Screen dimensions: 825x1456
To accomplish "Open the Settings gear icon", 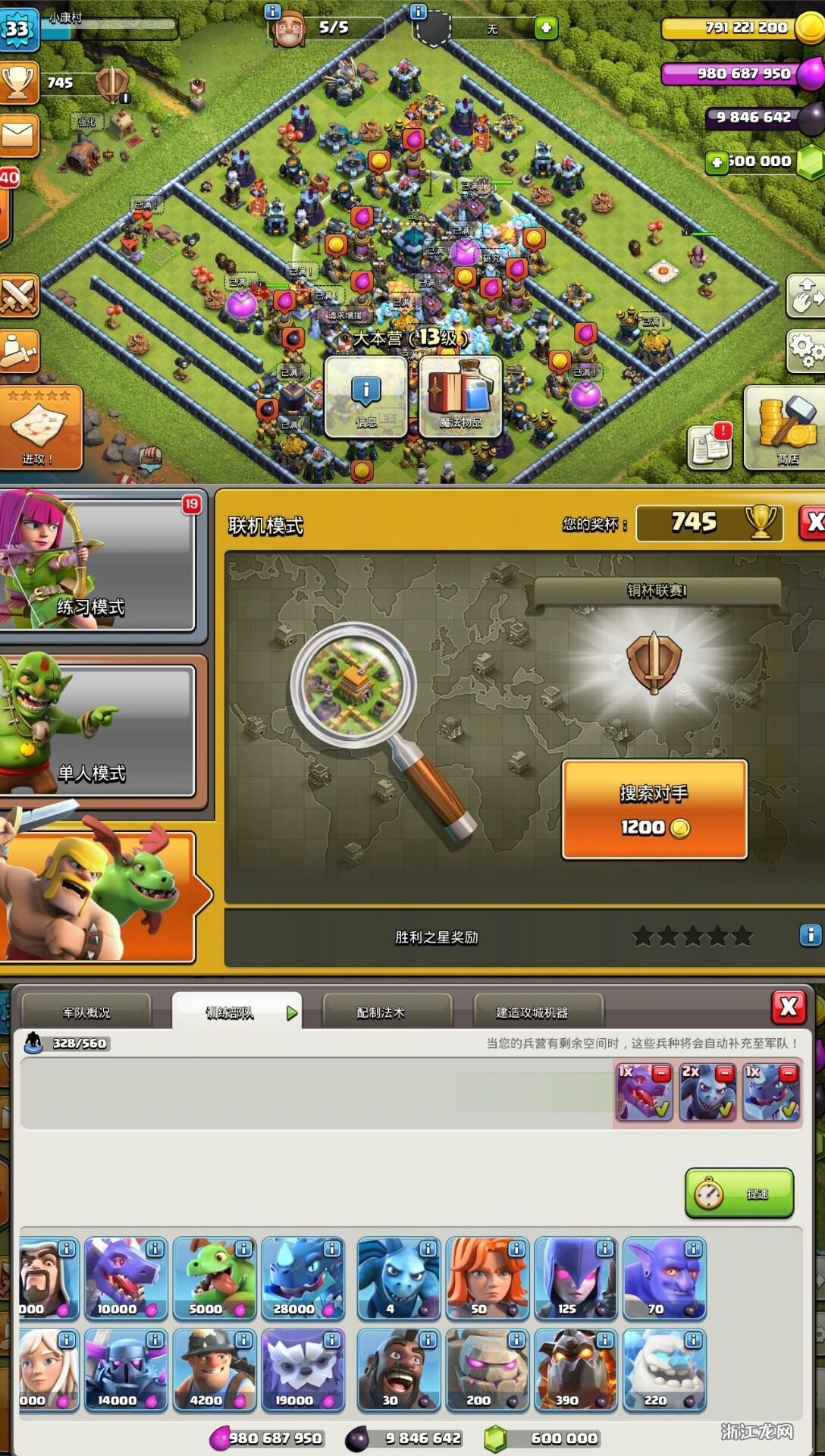I will point(806,350).
